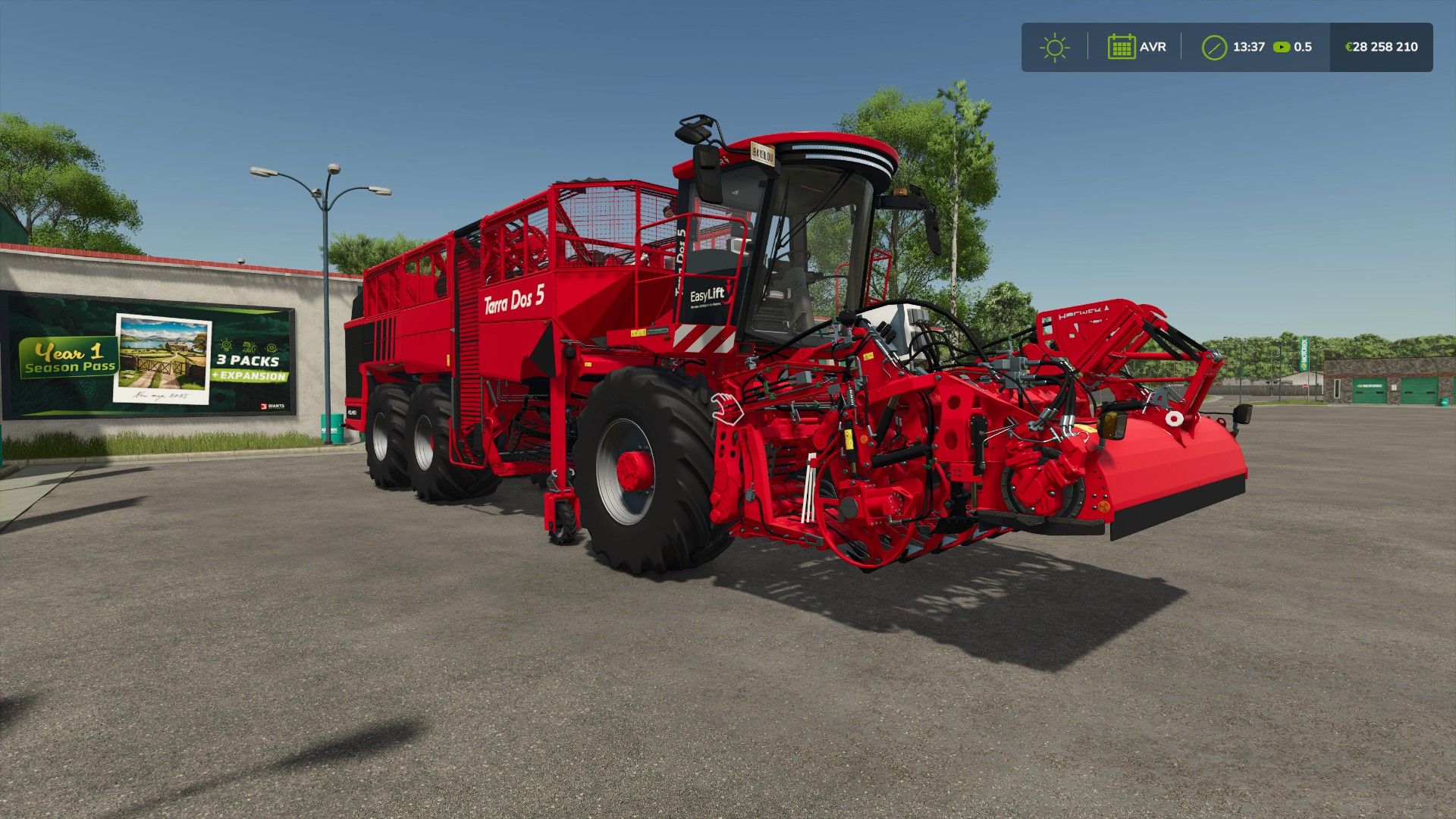Select the green calendar icon beside AVR

(x=1122, y=47)
